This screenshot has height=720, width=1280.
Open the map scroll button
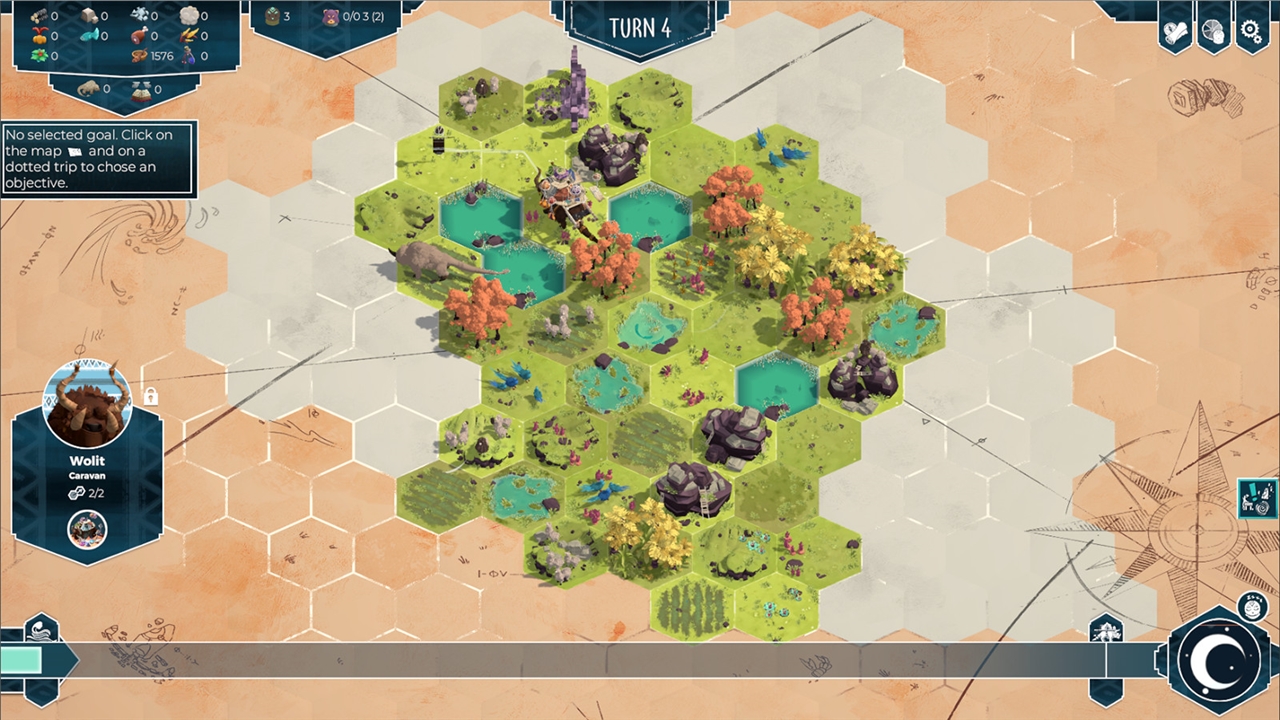[x=1175, y=31]
